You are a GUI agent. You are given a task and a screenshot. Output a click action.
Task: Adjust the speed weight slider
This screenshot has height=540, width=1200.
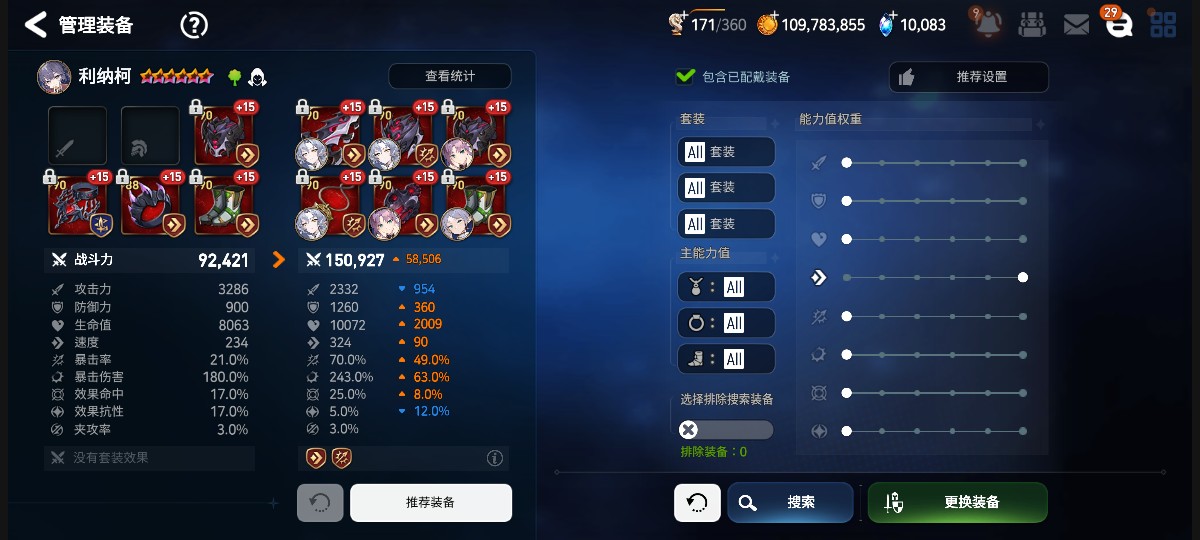point(1022,277)
